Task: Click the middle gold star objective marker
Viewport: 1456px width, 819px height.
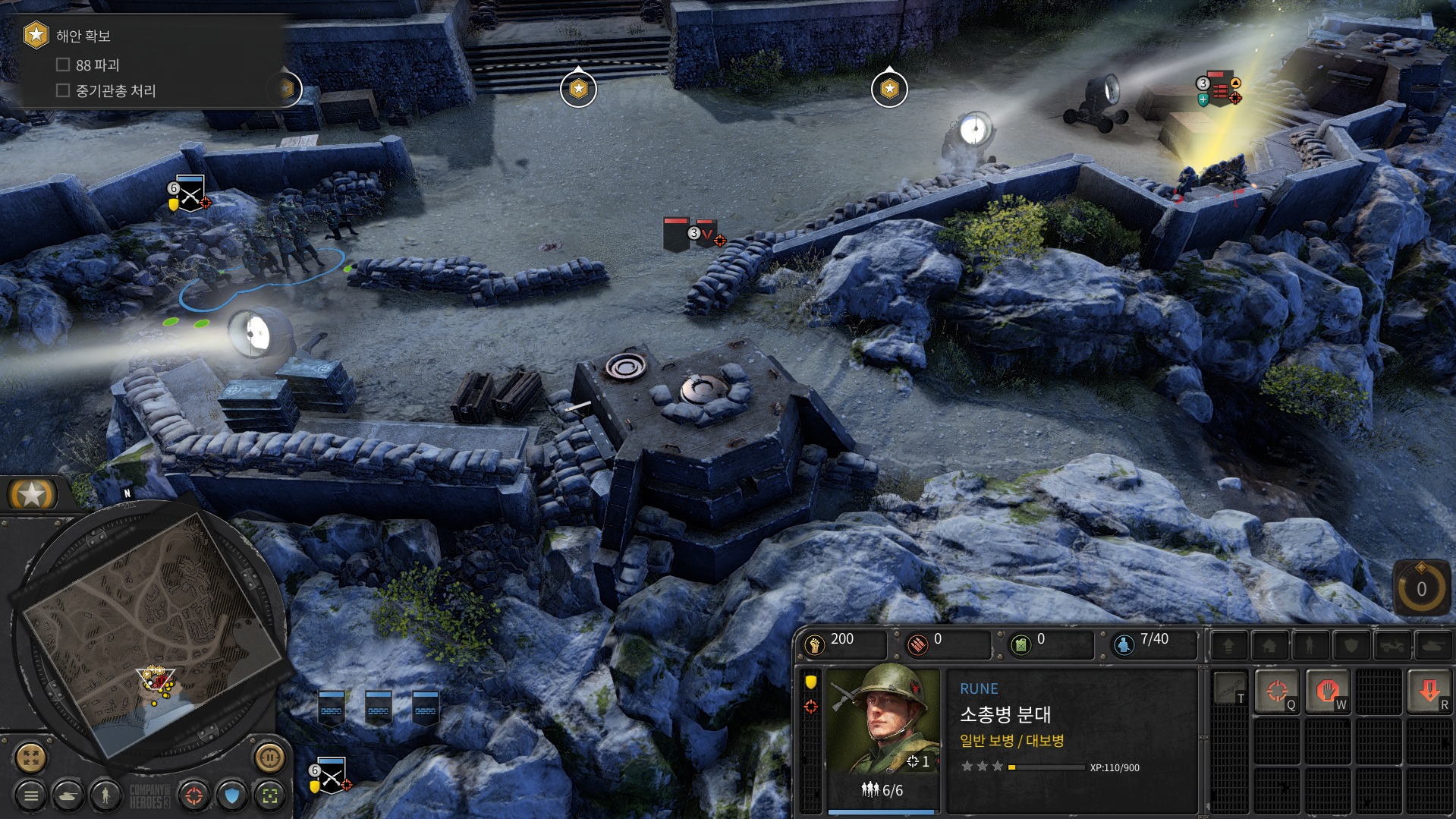Action: pyautogui.click(x=578, y=90)
